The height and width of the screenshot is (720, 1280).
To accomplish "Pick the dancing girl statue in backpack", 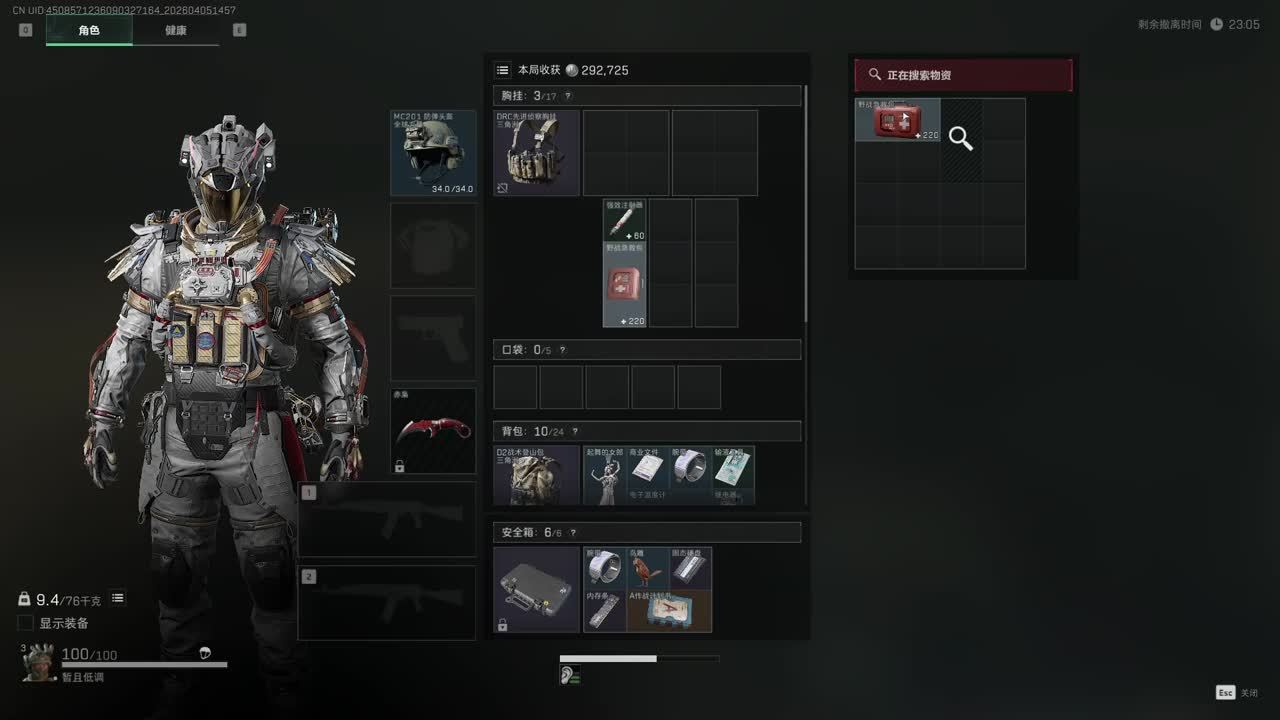I will [604, 475].
